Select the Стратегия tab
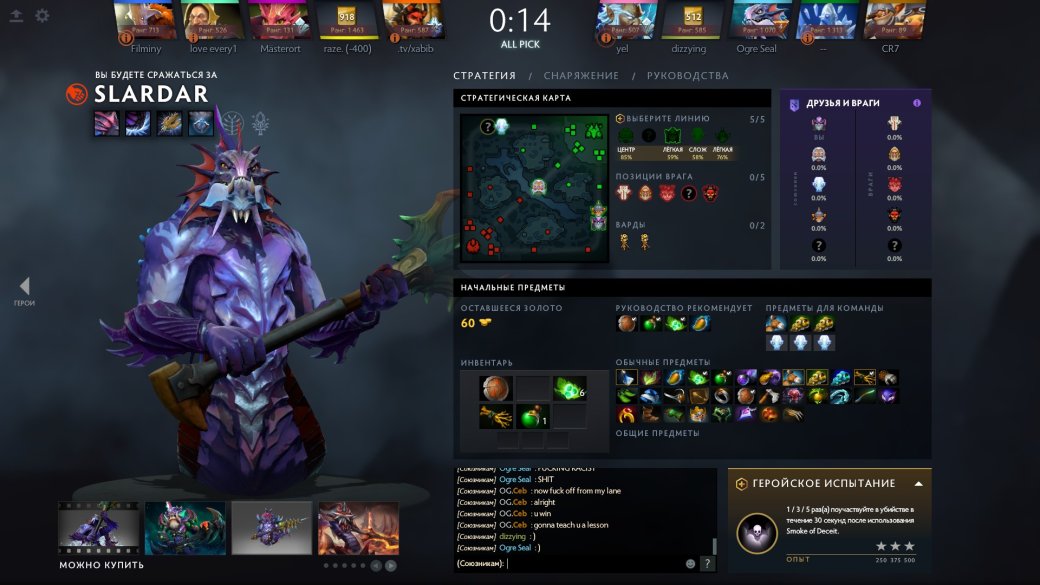This screenshot has height=585, width=1040. tap(484, 76)
